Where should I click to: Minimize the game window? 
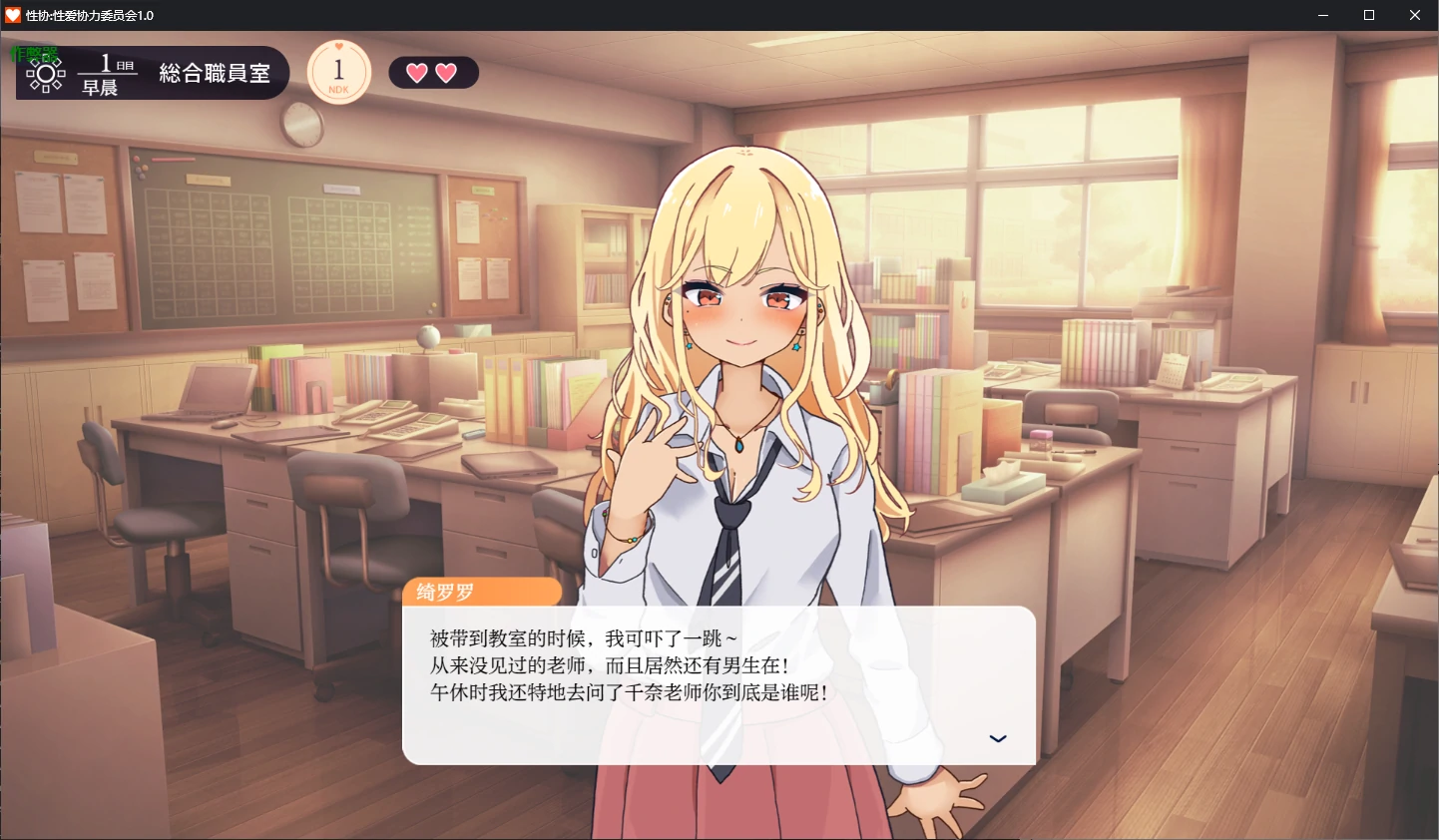click(x=1322, y=15)
